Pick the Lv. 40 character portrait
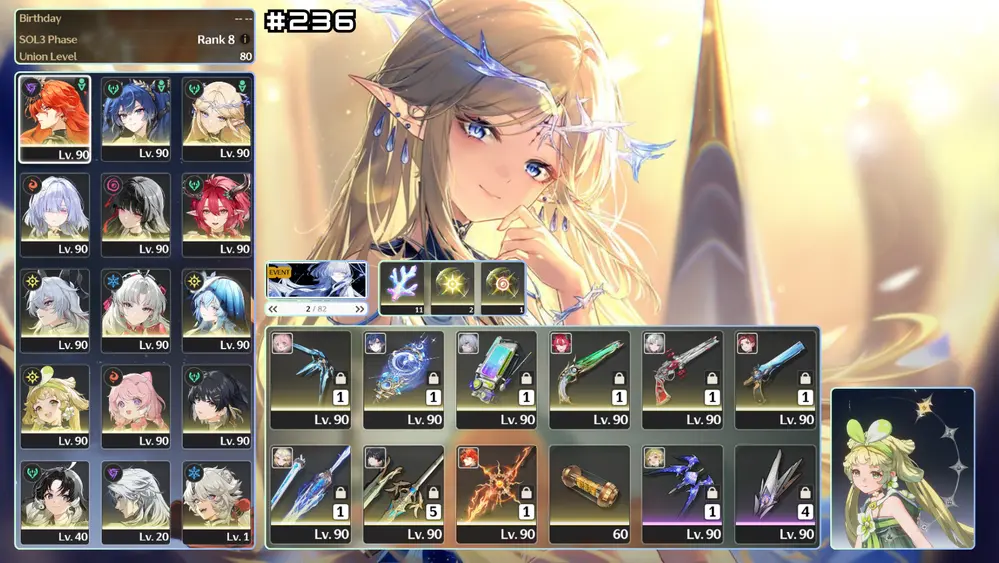The height and width of the screenshot is (563, 999). (54, 501)
